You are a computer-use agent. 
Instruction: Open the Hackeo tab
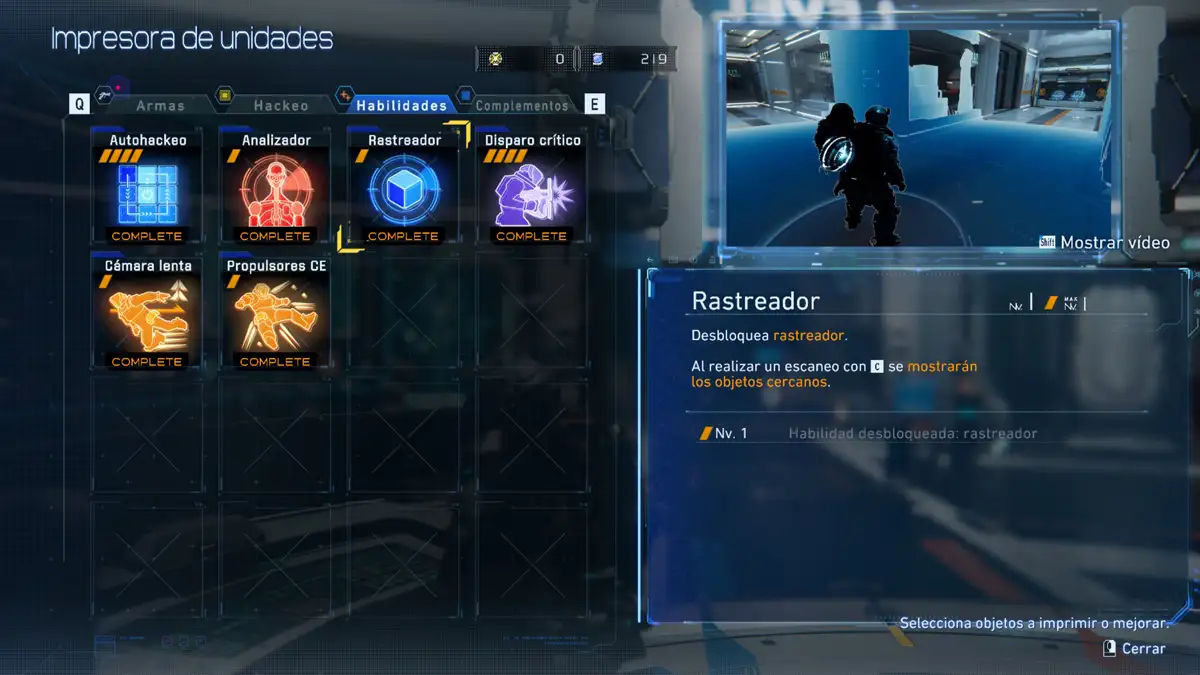click(280, 105)
